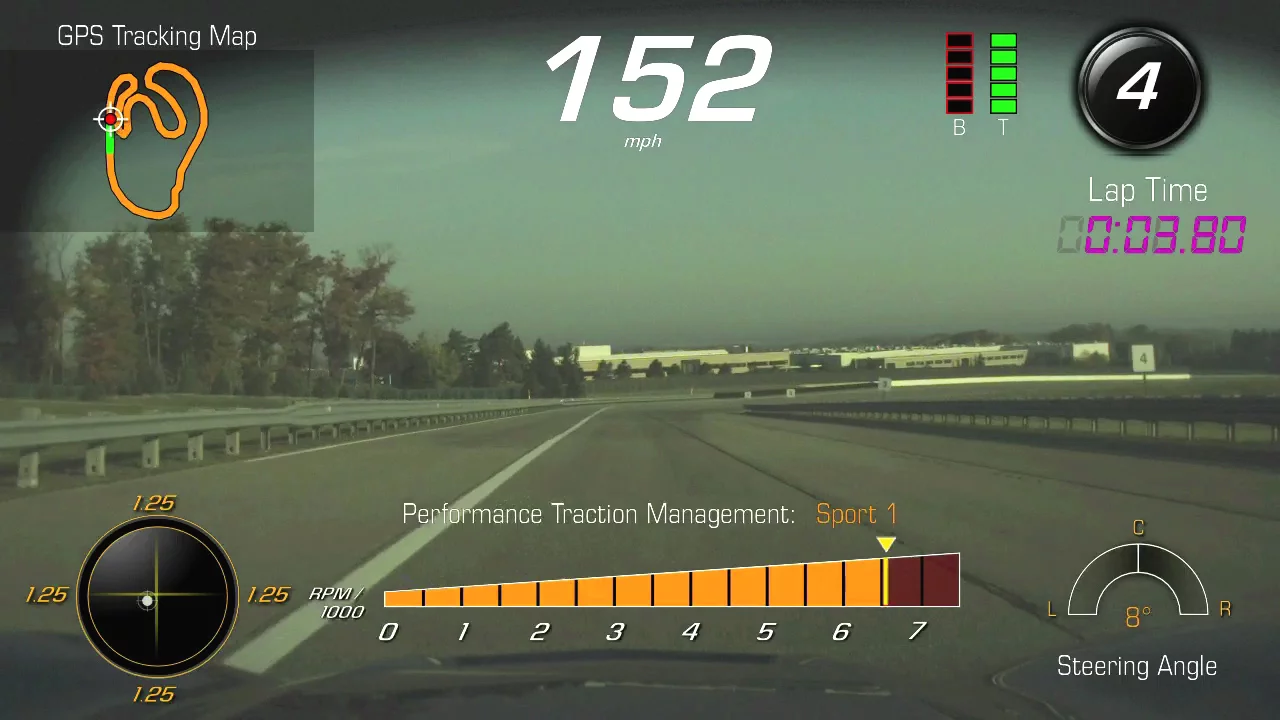The height and width of the screenshot is (720, 1280).
Task: Select the brake pressure bar labeled B
Action: [958, 75]
